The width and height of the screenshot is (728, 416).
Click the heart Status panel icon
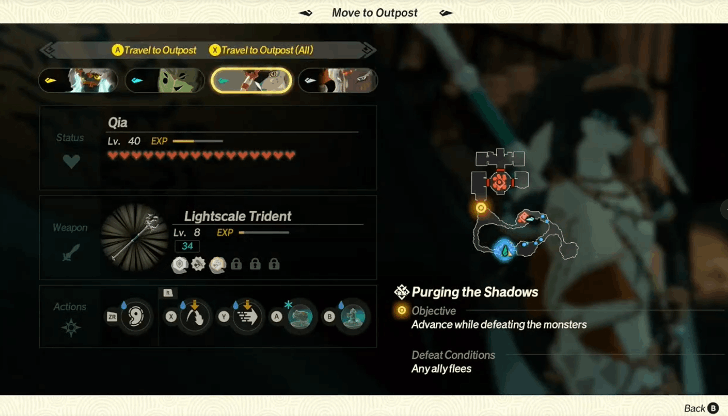coord(71,161)
